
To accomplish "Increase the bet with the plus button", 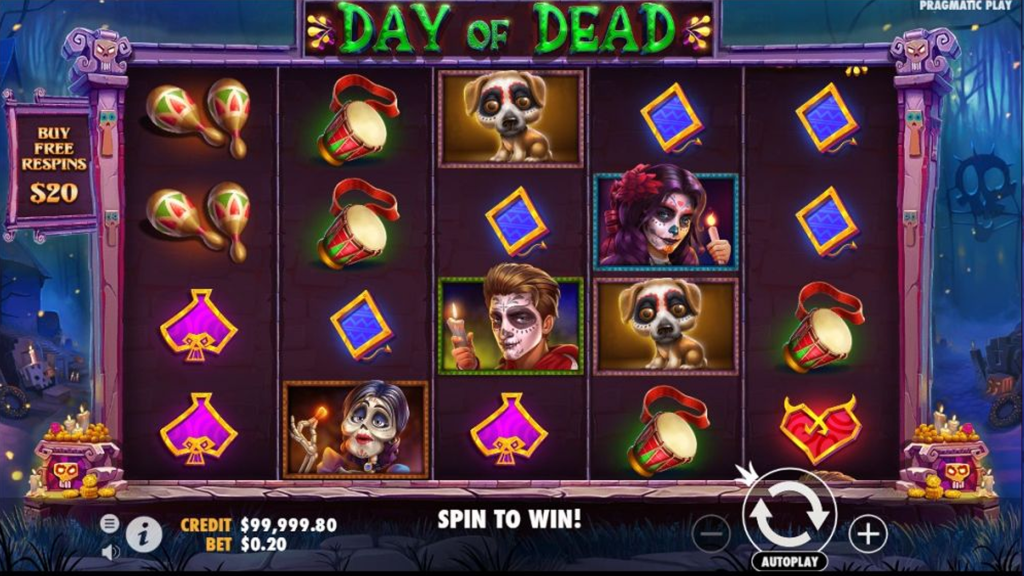I will (867, 534).
